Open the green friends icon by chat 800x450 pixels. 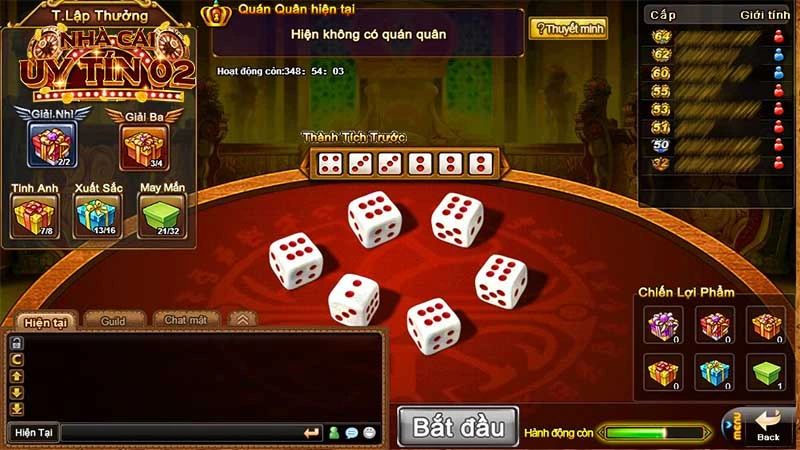pos(334,433)
